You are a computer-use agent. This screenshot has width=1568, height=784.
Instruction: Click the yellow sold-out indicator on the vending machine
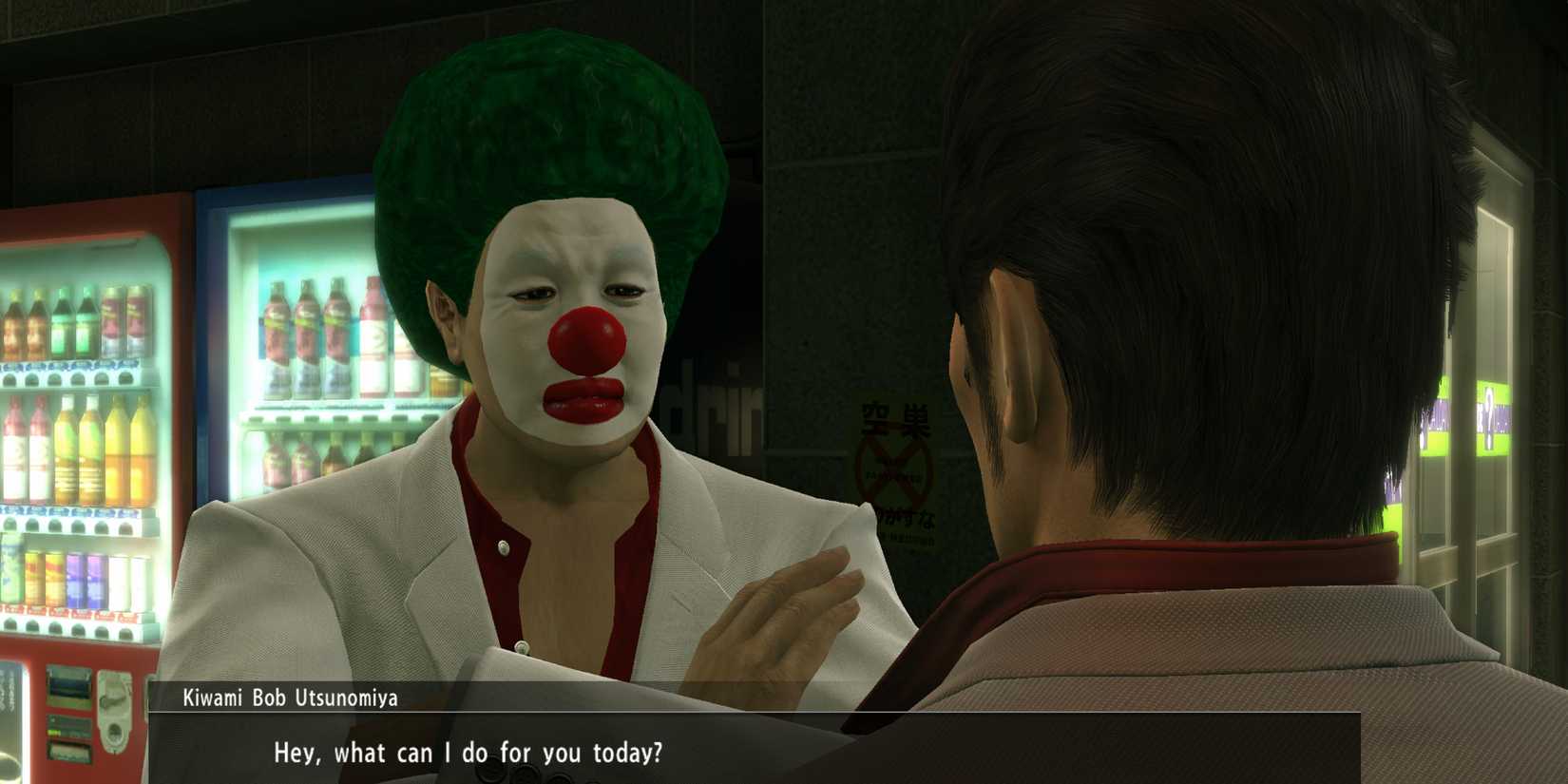54,732
